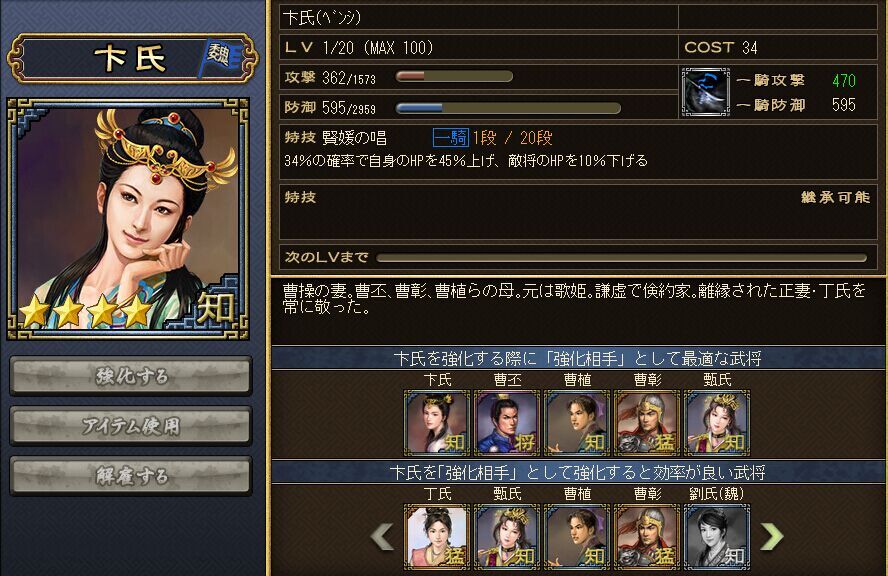Select 卞氏 thumbnail in the 最適な武将 row

(437, 422)
